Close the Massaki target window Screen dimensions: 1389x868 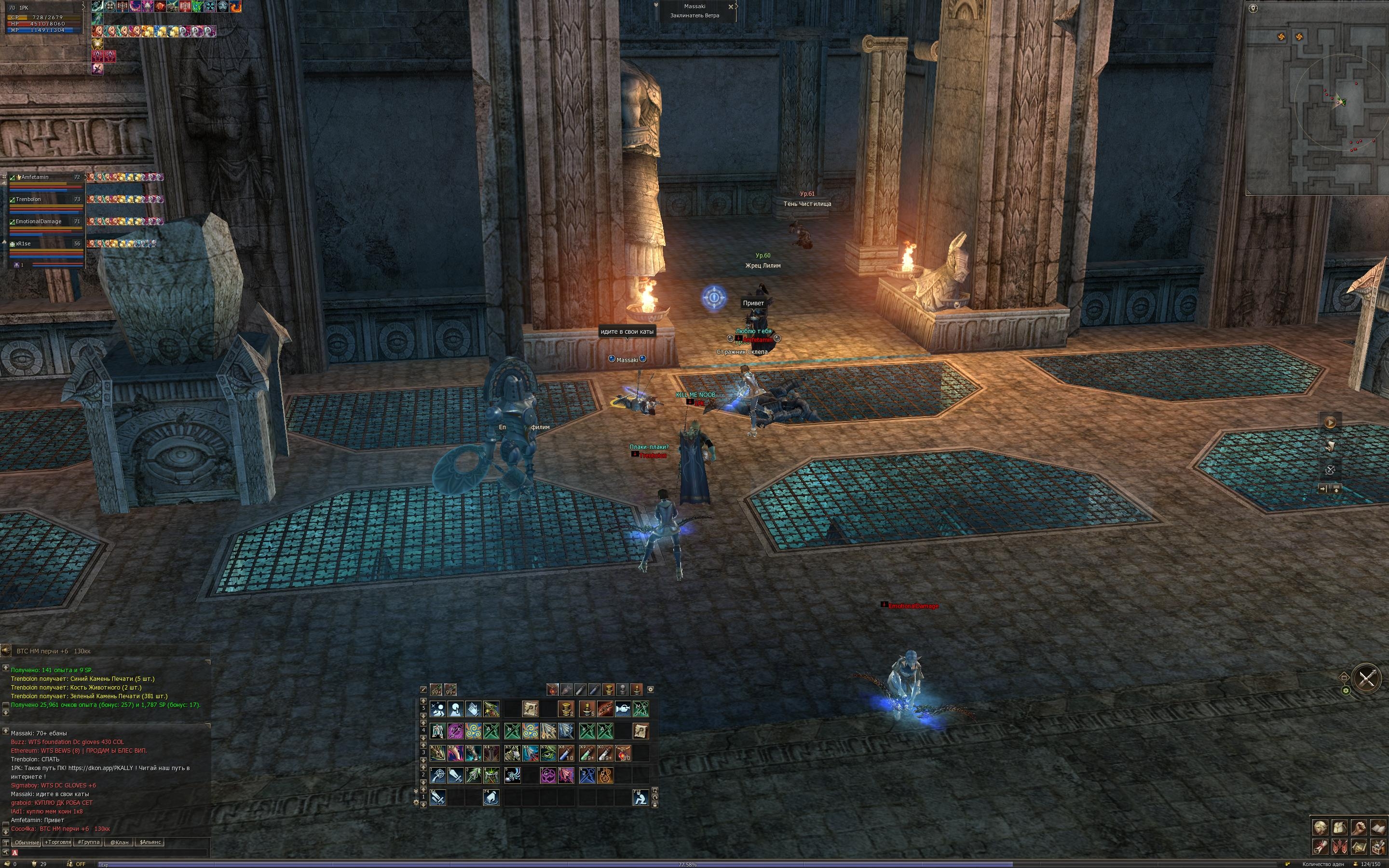(x=731, y=7)
